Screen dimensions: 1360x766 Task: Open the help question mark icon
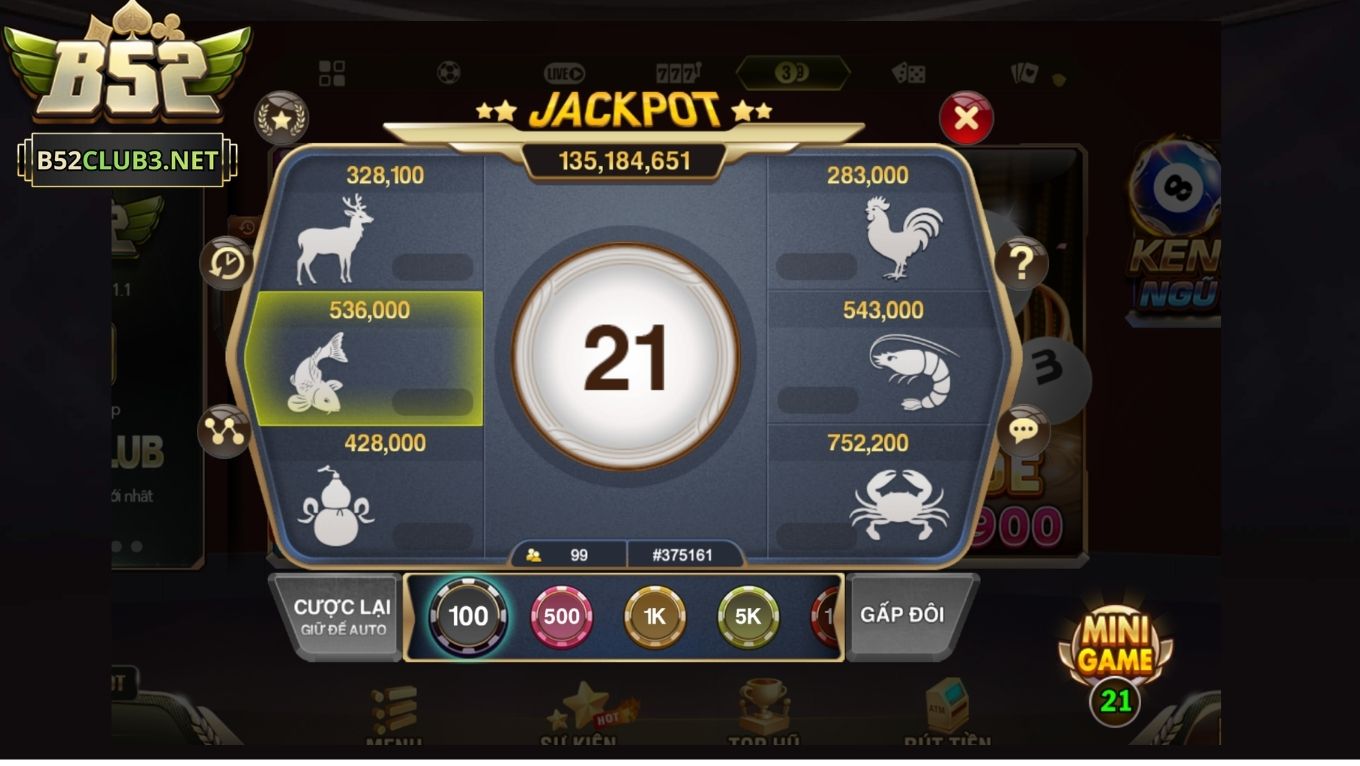(1020, 262)
